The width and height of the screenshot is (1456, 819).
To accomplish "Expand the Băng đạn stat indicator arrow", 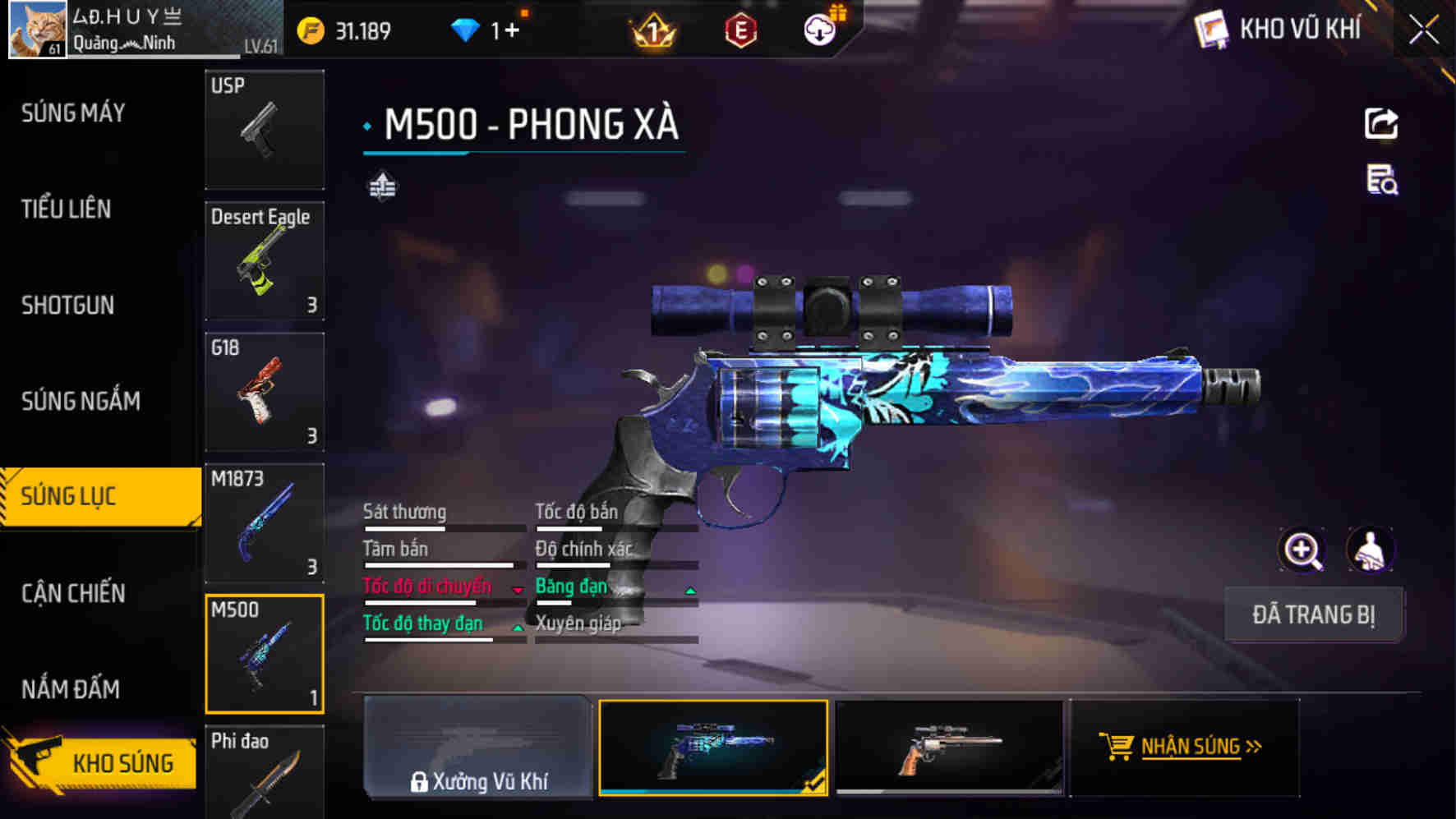I will (690, 590).
